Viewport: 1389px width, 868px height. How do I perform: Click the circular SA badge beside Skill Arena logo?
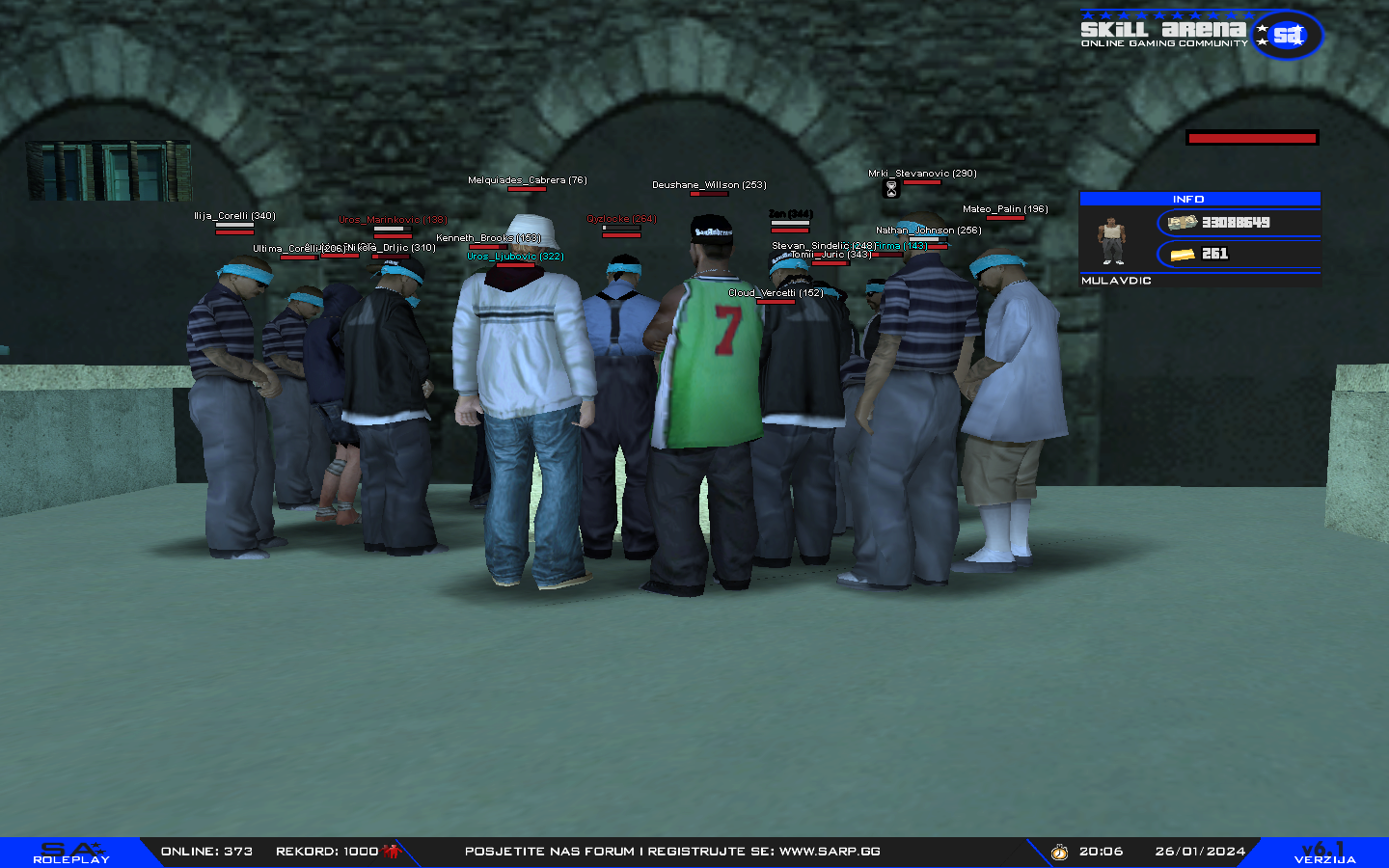coord(1287,36)
